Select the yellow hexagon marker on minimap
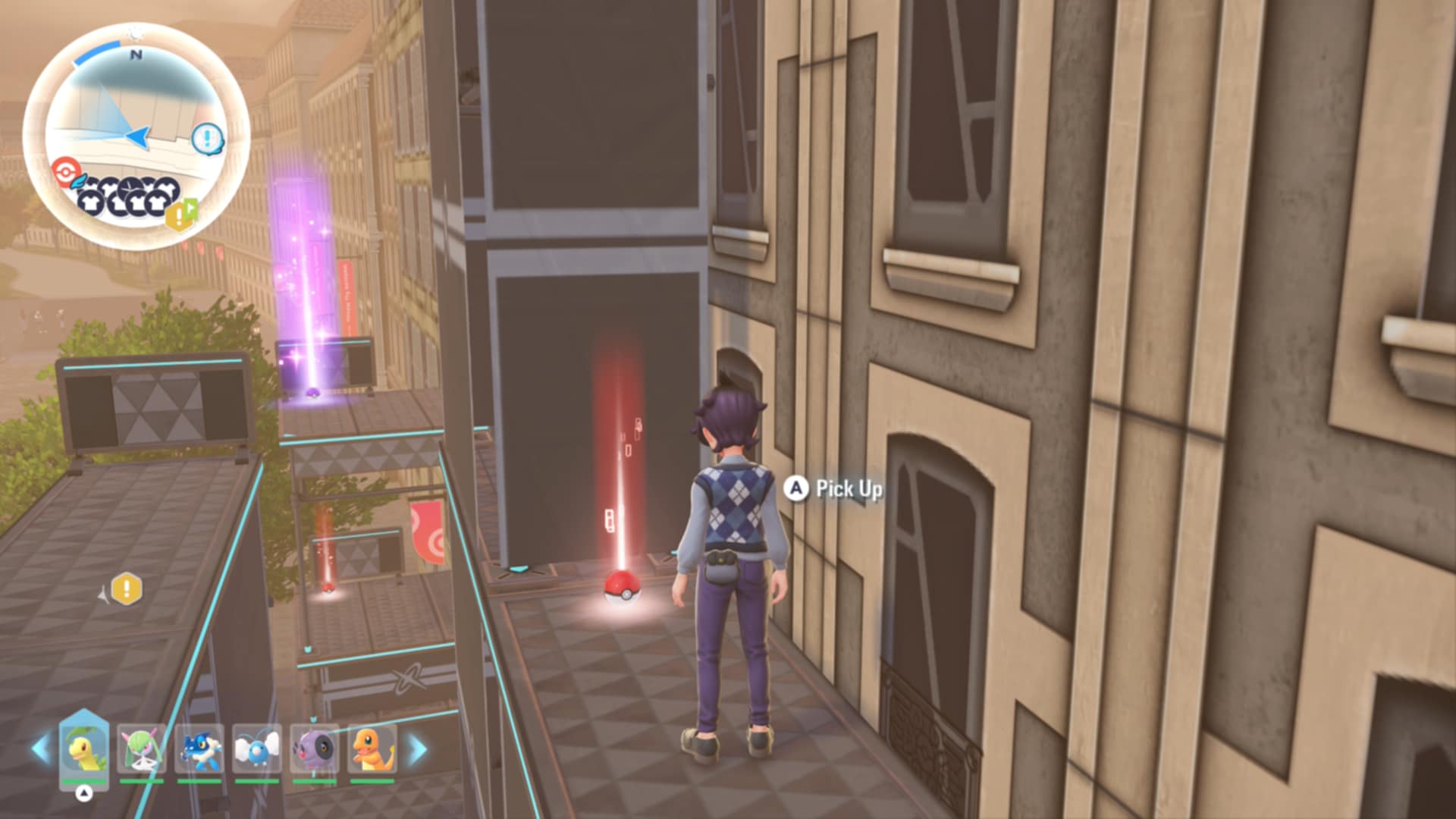The height and width of the screenshot is (819, 1456). click(177, 218)
